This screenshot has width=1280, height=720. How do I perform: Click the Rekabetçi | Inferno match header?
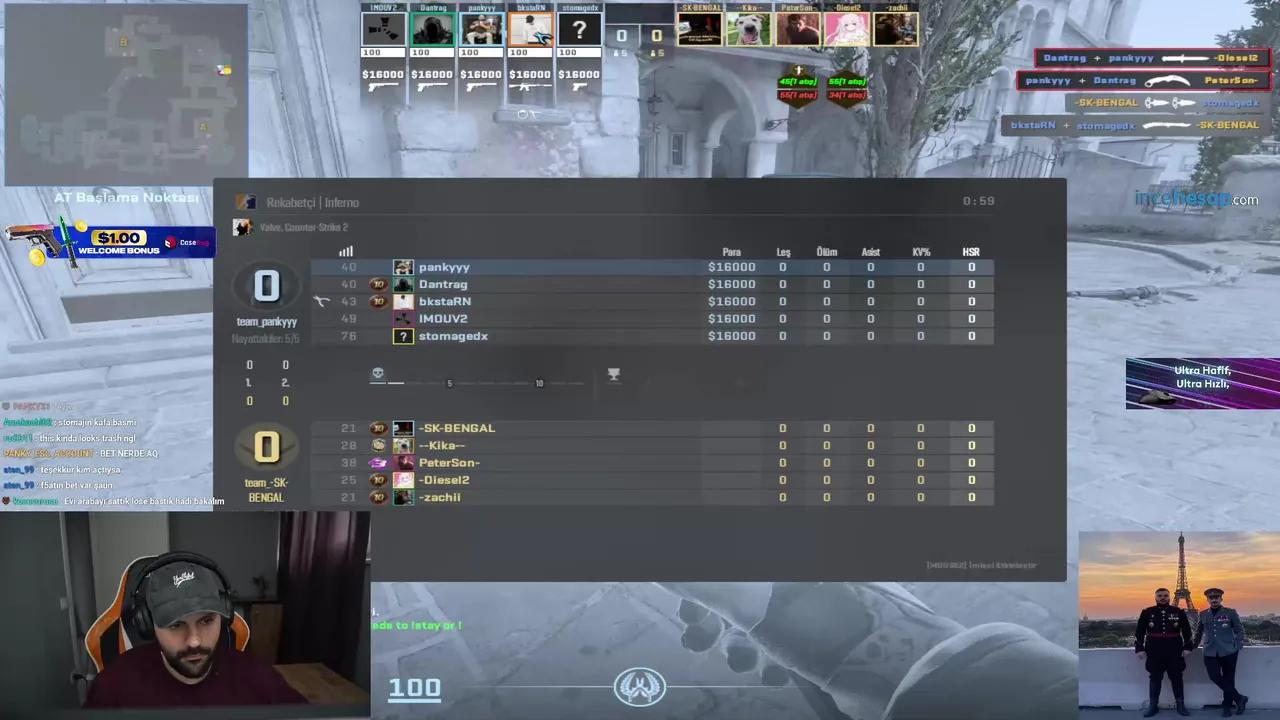tap(313, 202)
